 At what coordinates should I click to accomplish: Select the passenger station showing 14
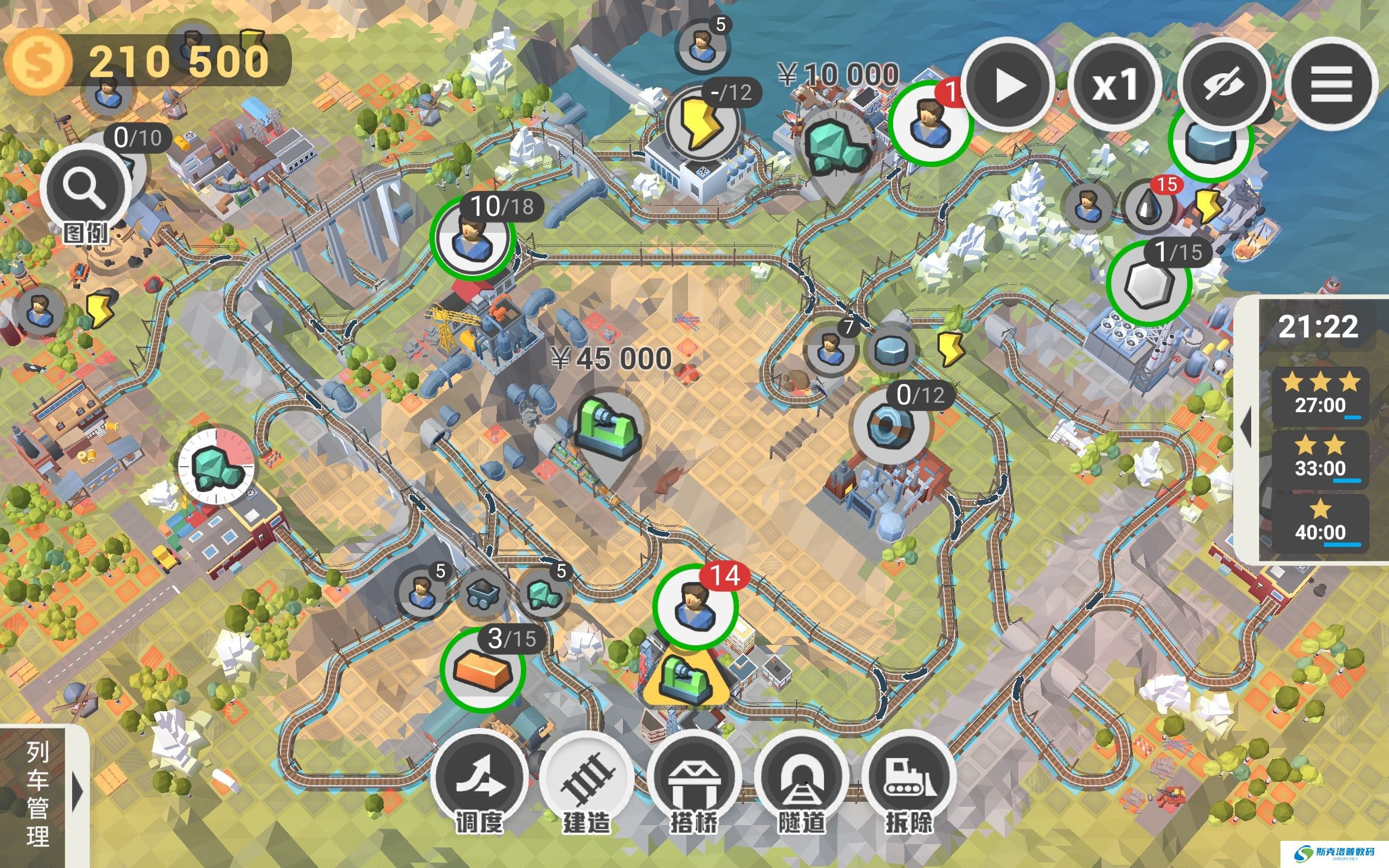694,607
